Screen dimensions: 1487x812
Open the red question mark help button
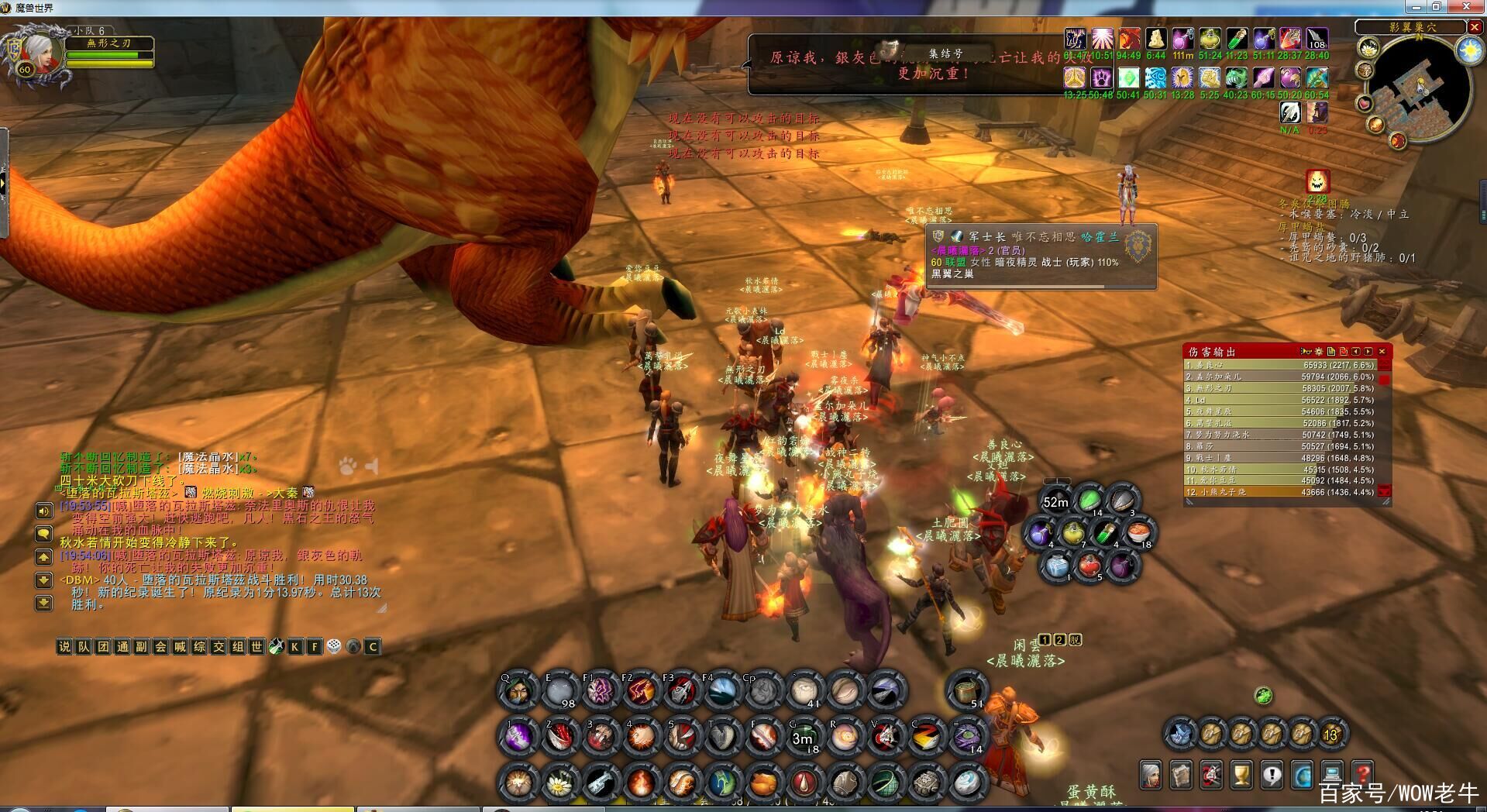point(1361,773)
